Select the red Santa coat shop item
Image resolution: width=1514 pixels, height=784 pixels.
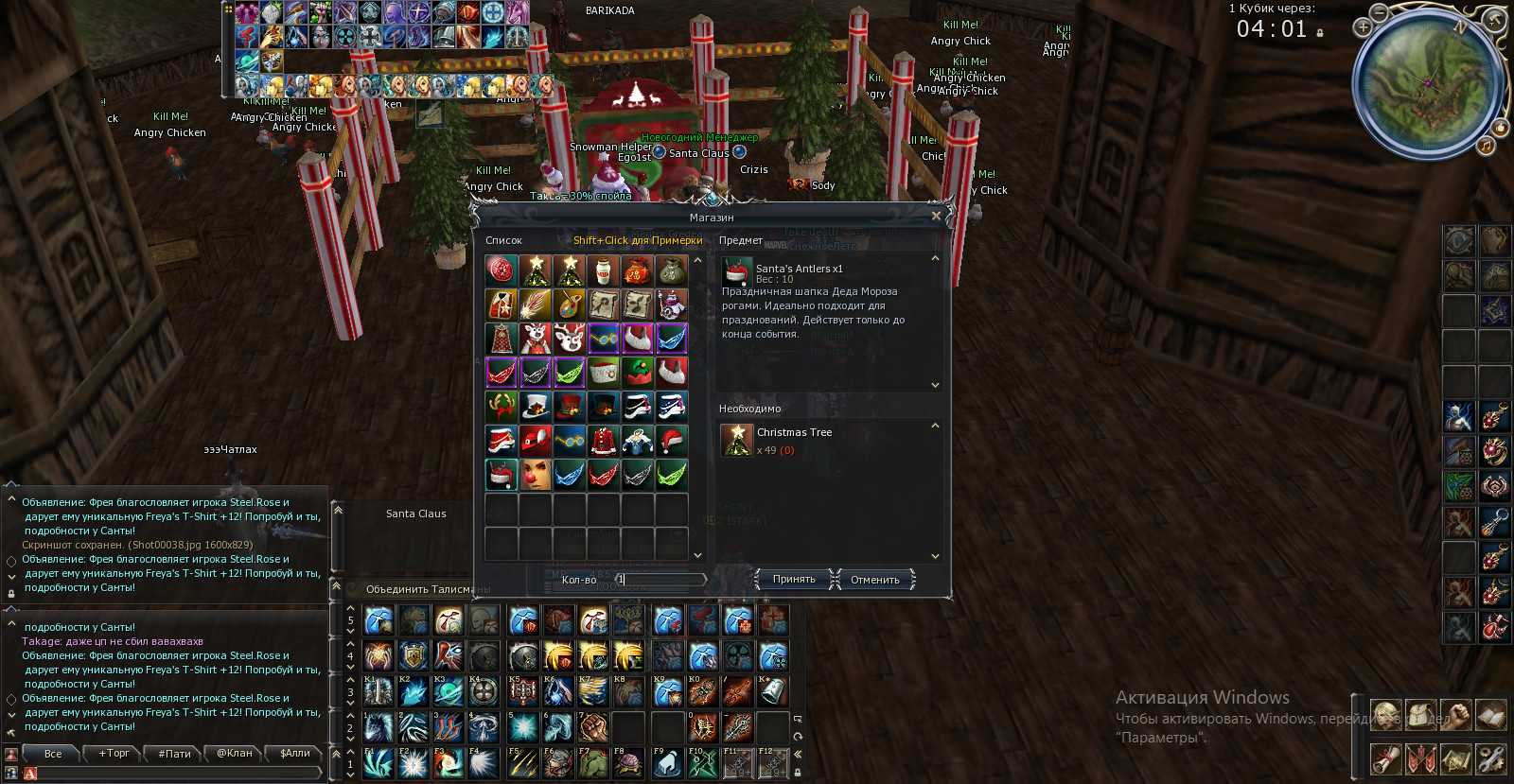point(603,440)
